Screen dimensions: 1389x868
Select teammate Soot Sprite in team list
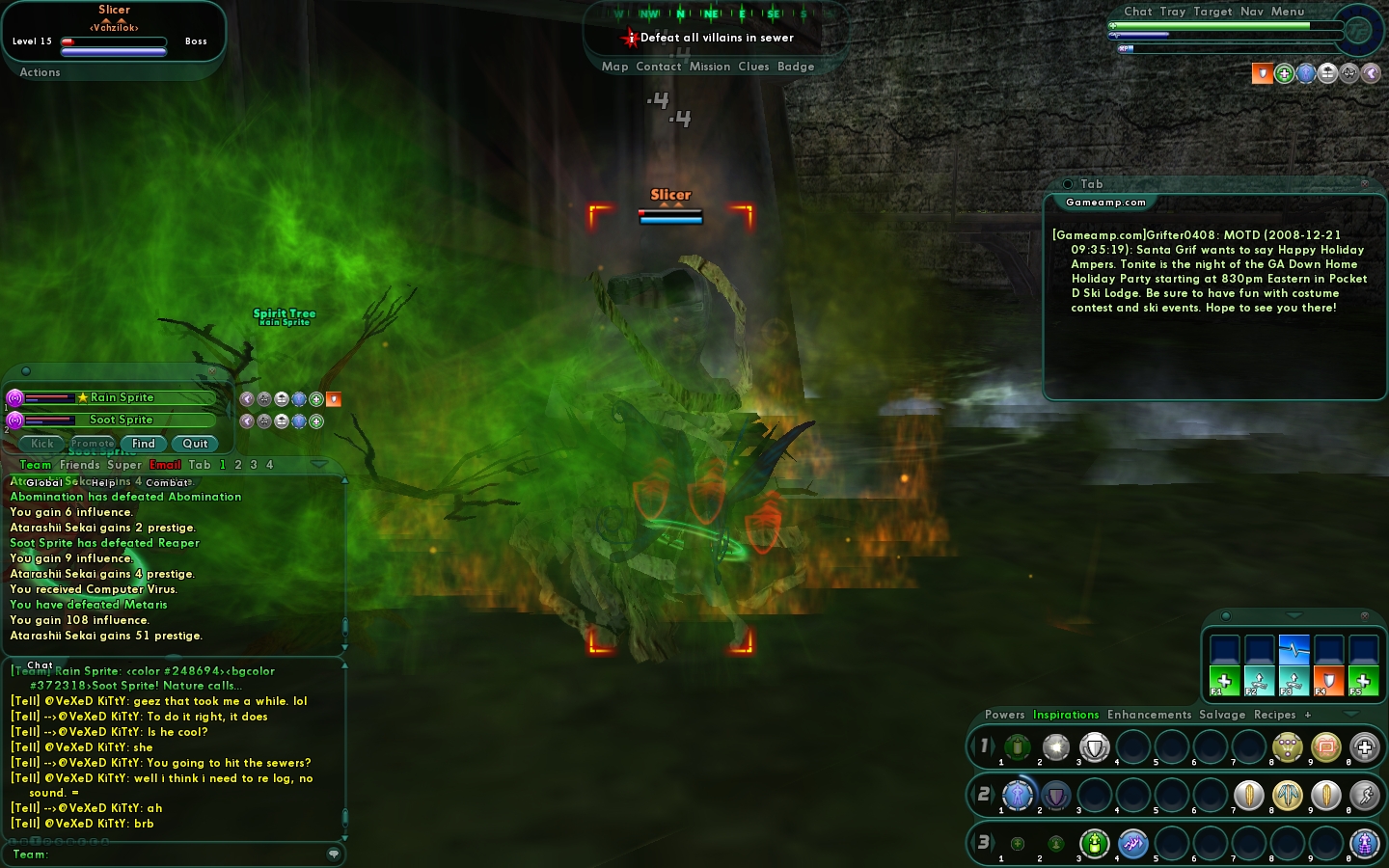(x=121, y=420)
